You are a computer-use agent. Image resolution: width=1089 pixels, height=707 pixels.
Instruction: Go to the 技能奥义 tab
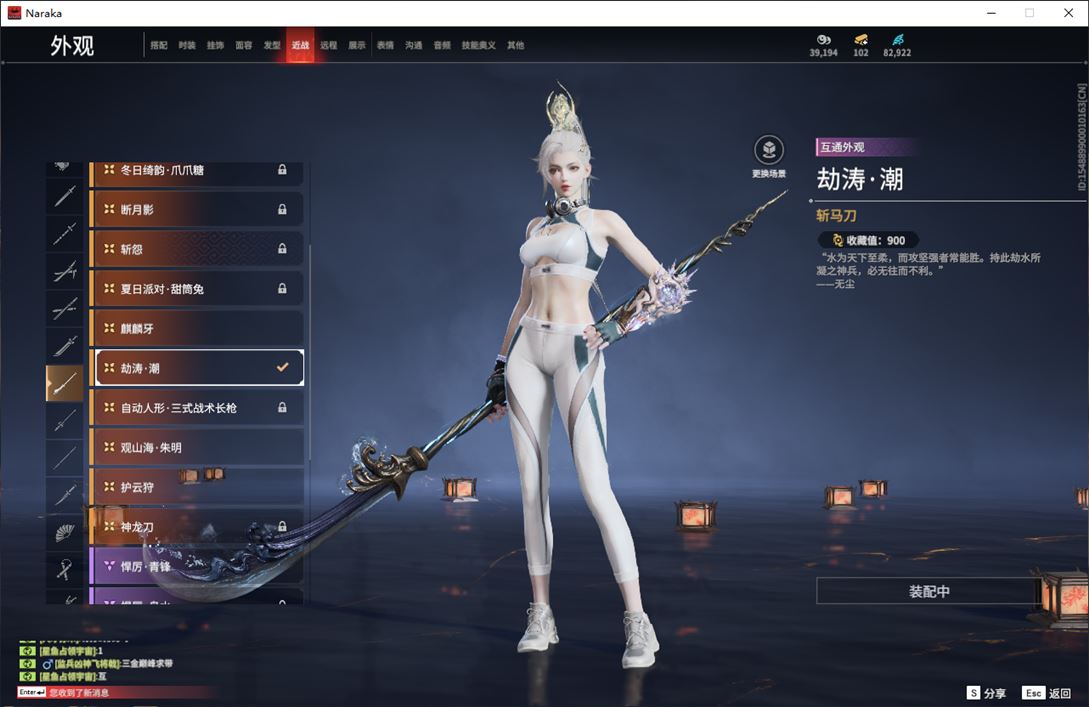(479, 46)
